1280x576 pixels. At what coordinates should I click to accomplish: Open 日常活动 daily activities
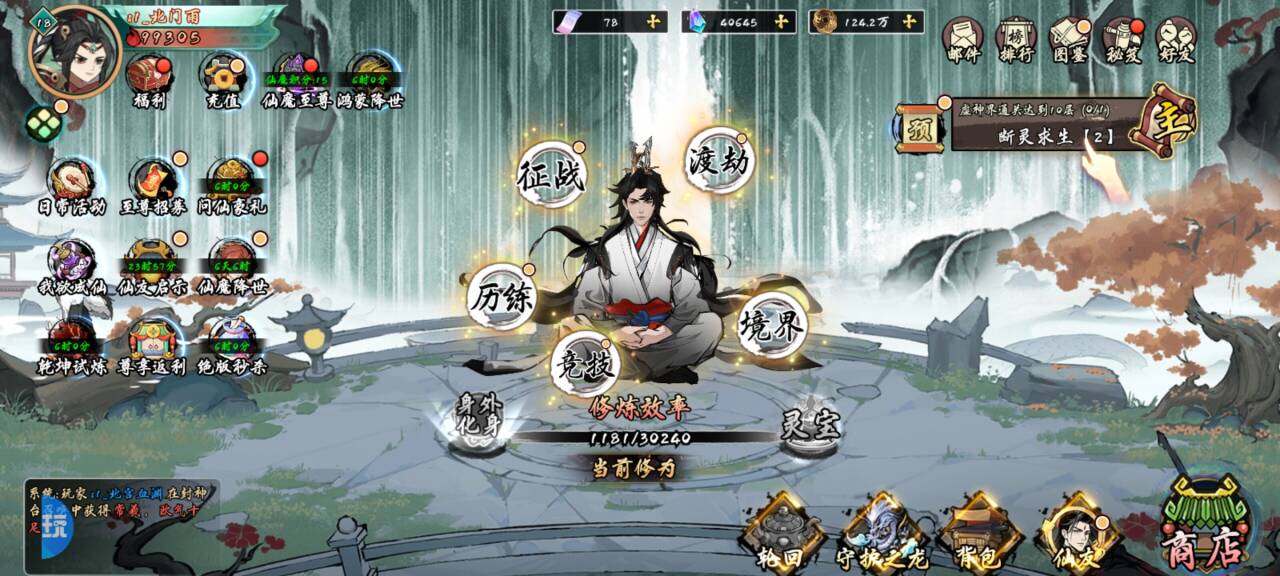point(72,186)
